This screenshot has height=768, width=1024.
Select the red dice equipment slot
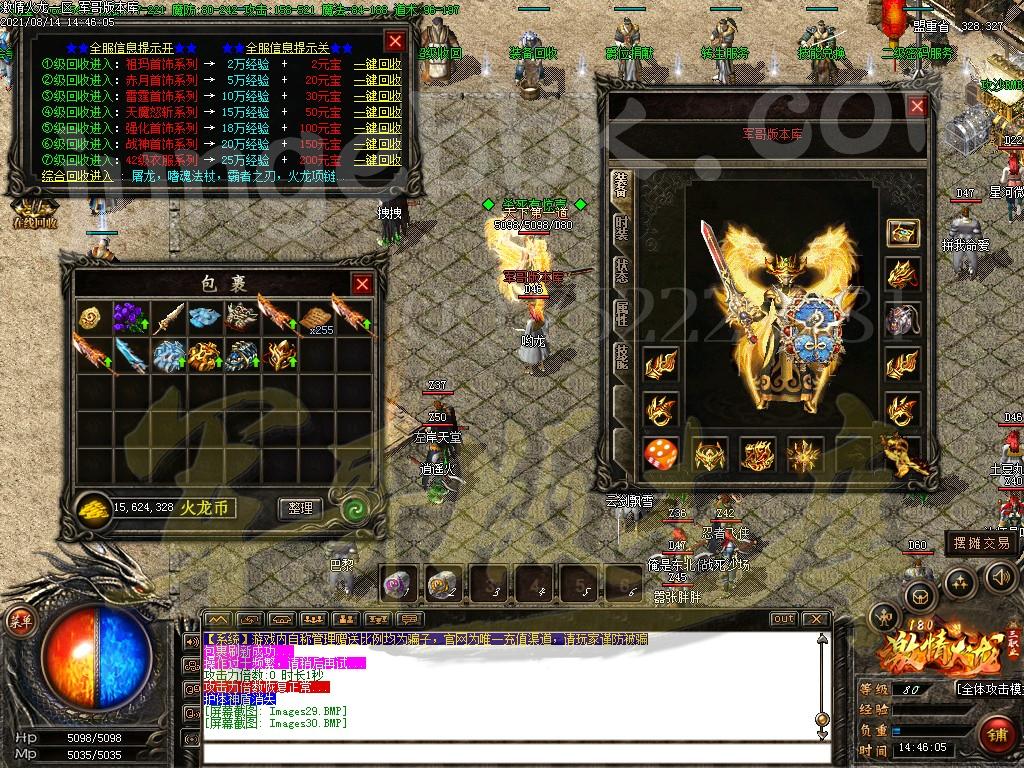click(x=661, y=453)
